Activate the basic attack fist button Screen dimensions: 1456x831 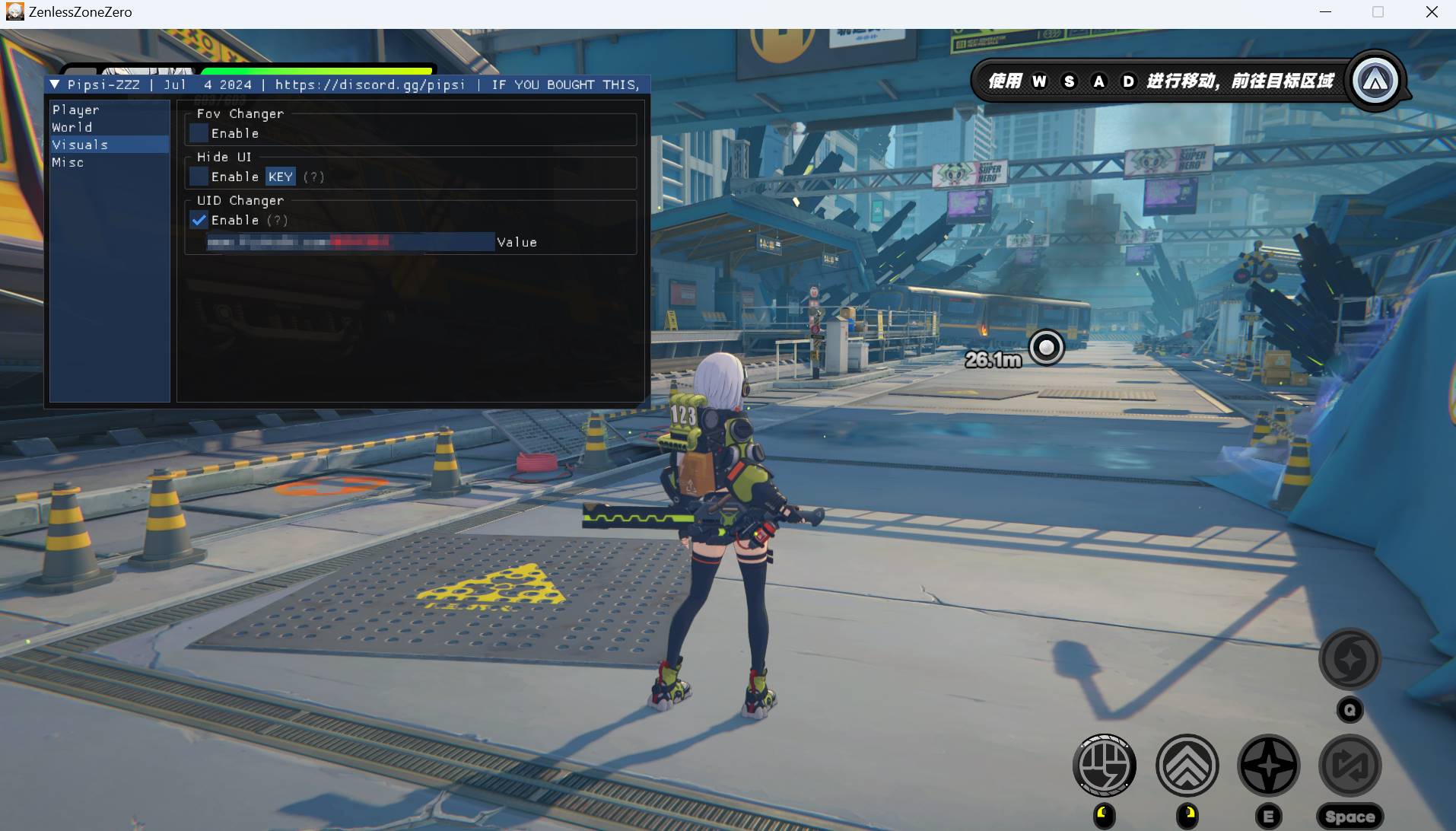pyautogui.click(x=1105, y=766)
